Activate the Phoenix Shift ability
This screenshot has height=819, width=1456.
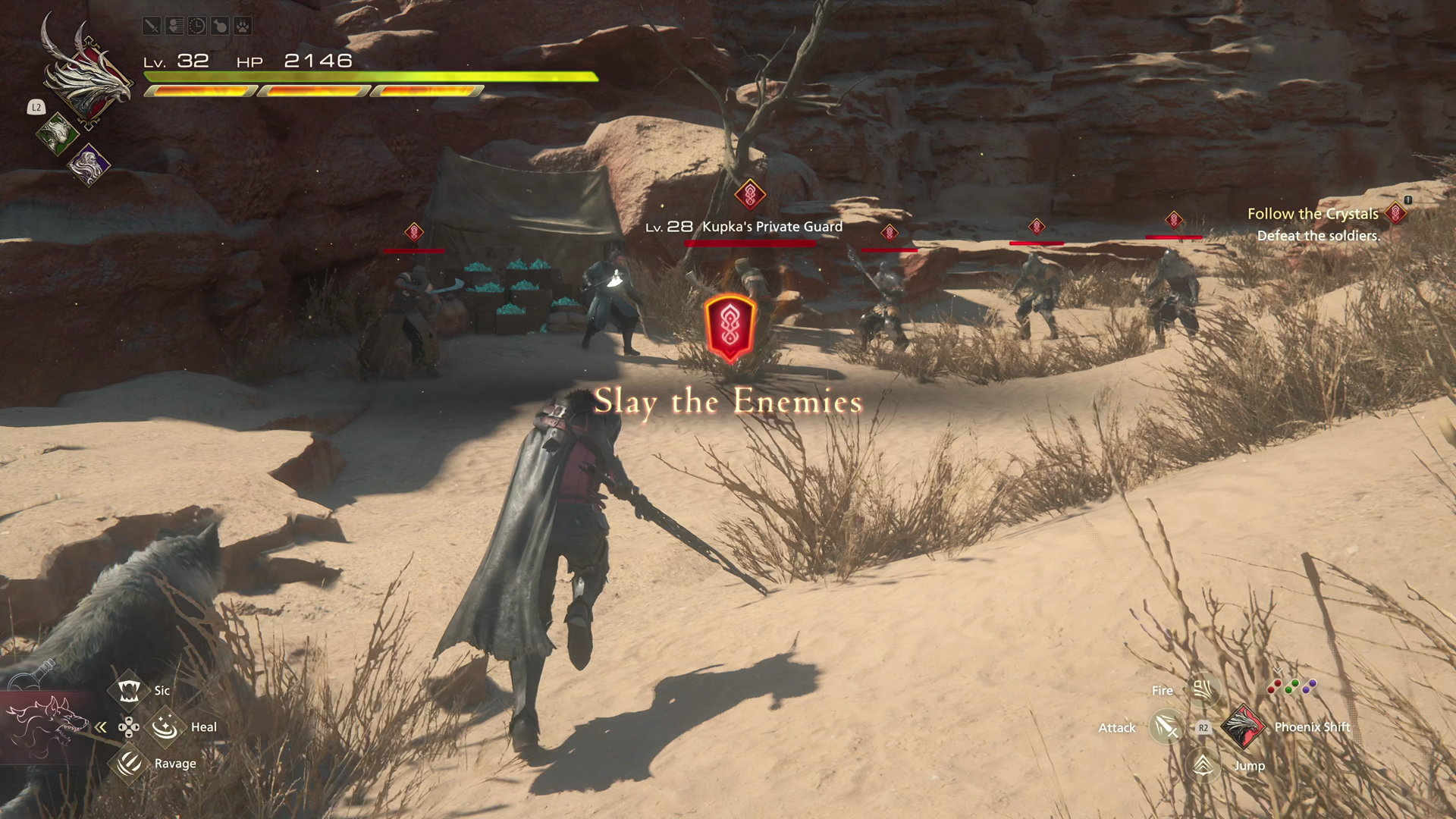[x=1244, y=726]
